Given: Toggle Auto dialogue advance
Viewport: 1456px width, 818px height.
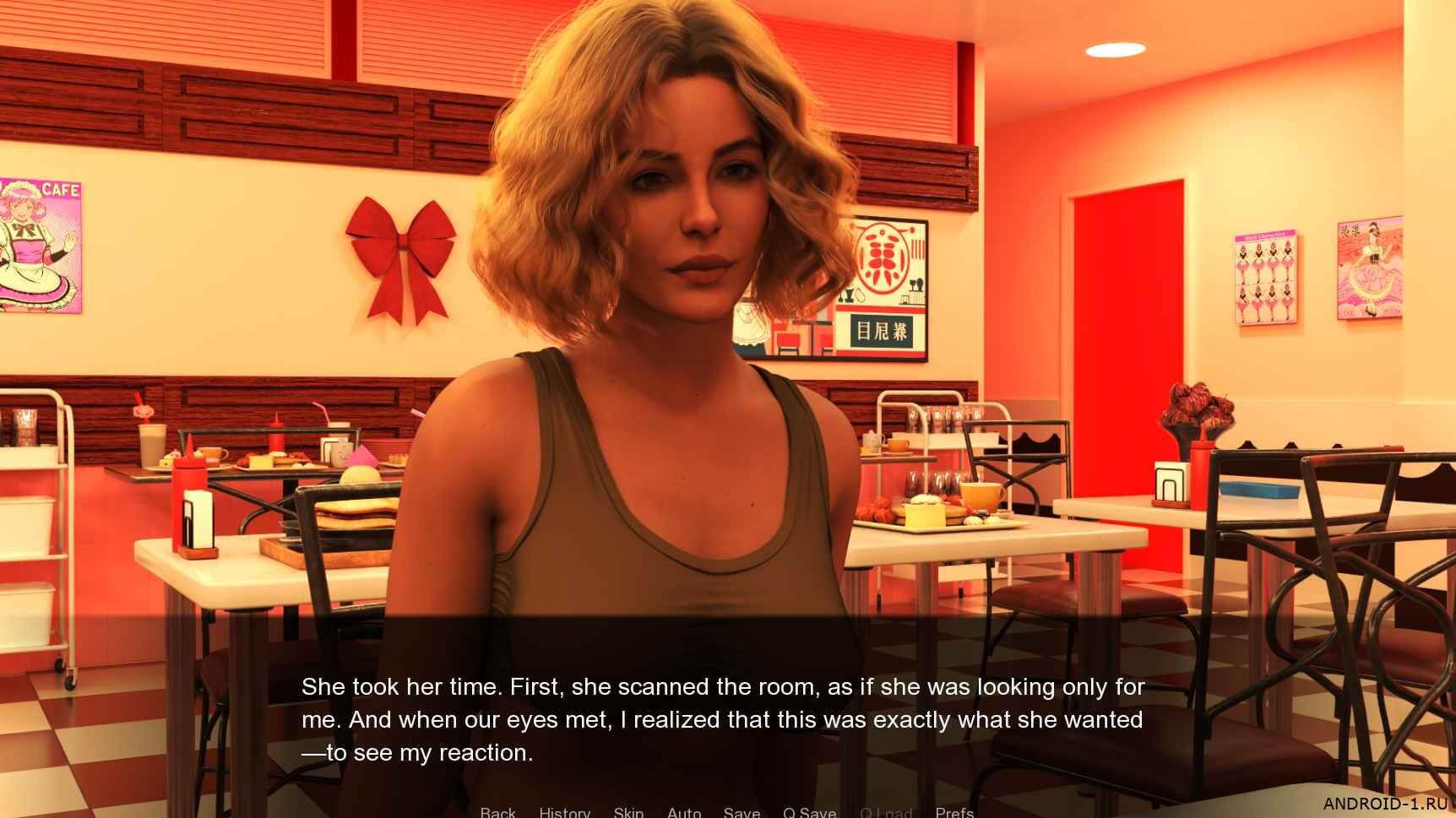Looking at the screenshot, I should pos(684,812).
